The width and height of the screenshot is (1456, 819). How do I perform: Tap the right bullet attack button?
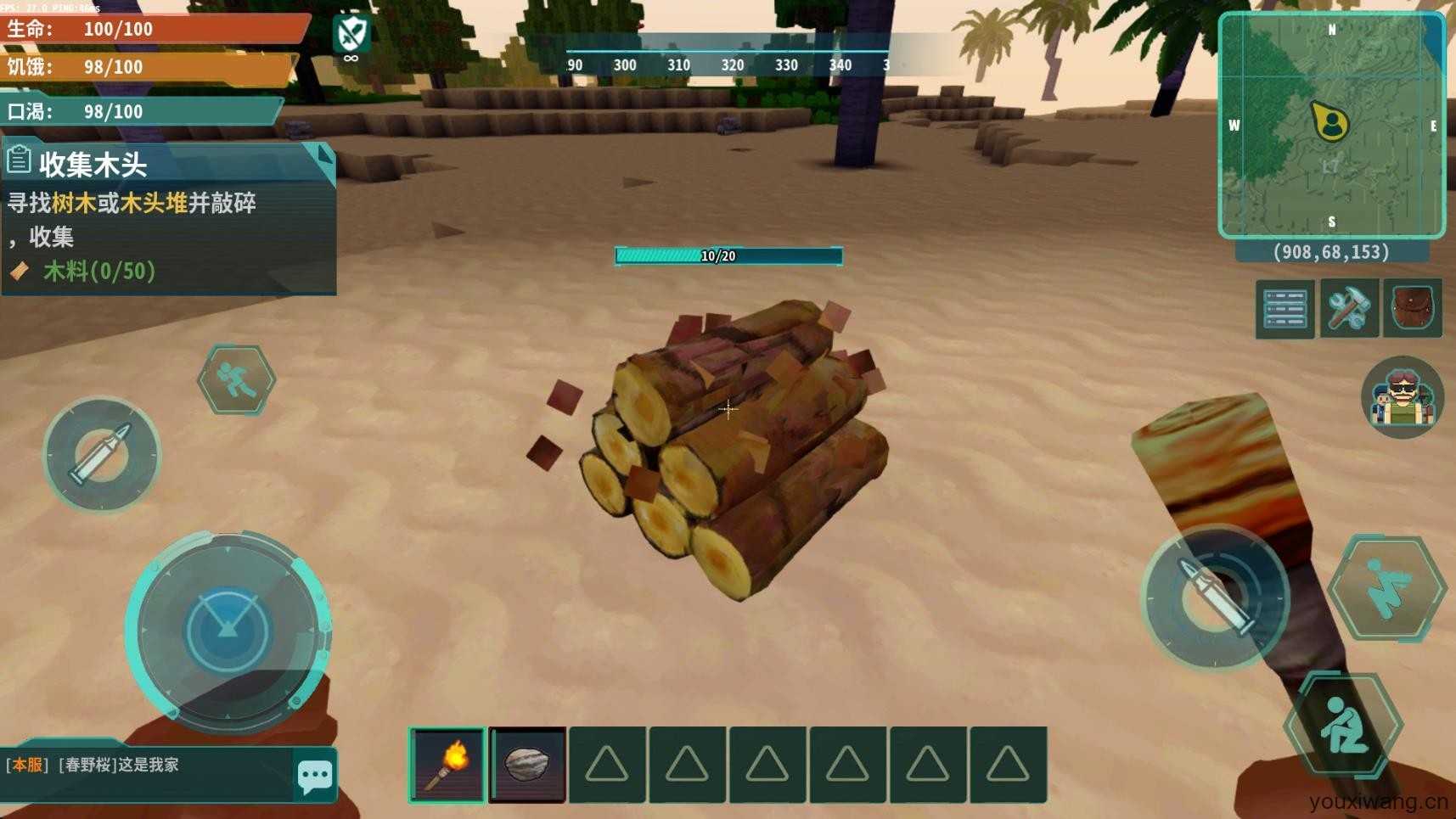pyautogui.click(x=1216, y=597)
